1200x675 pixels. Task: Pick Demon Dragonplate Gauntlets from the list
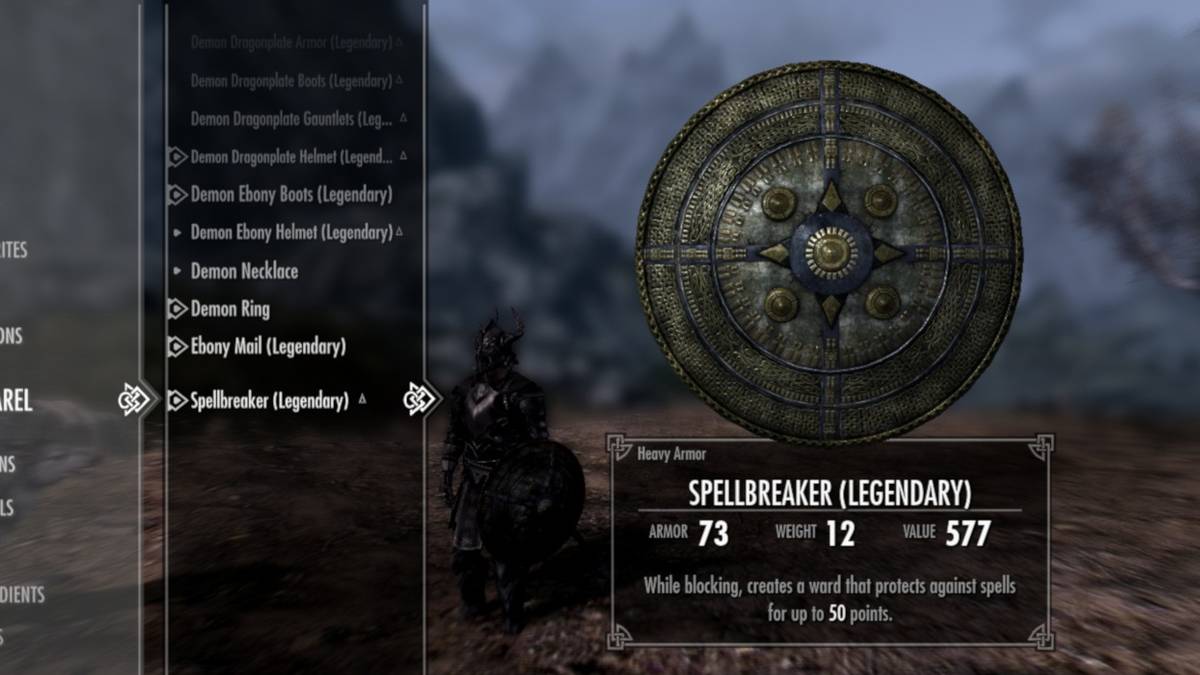[292, 118]
